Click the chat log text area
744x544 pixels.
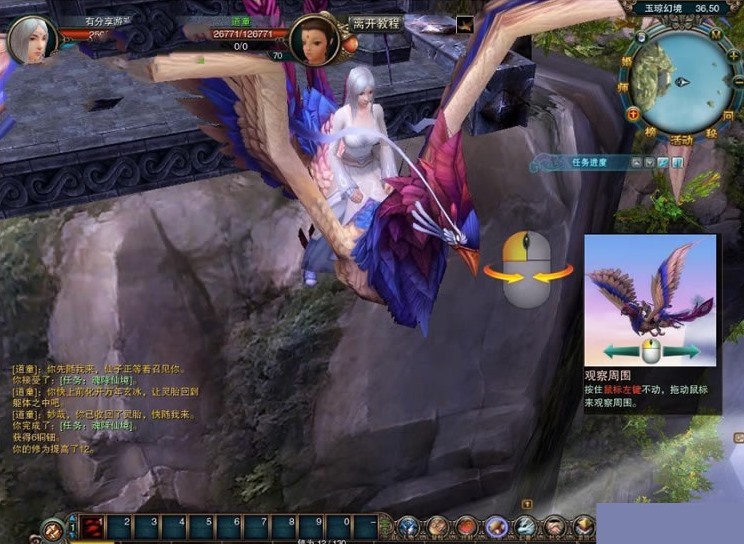tap(100, 410)
